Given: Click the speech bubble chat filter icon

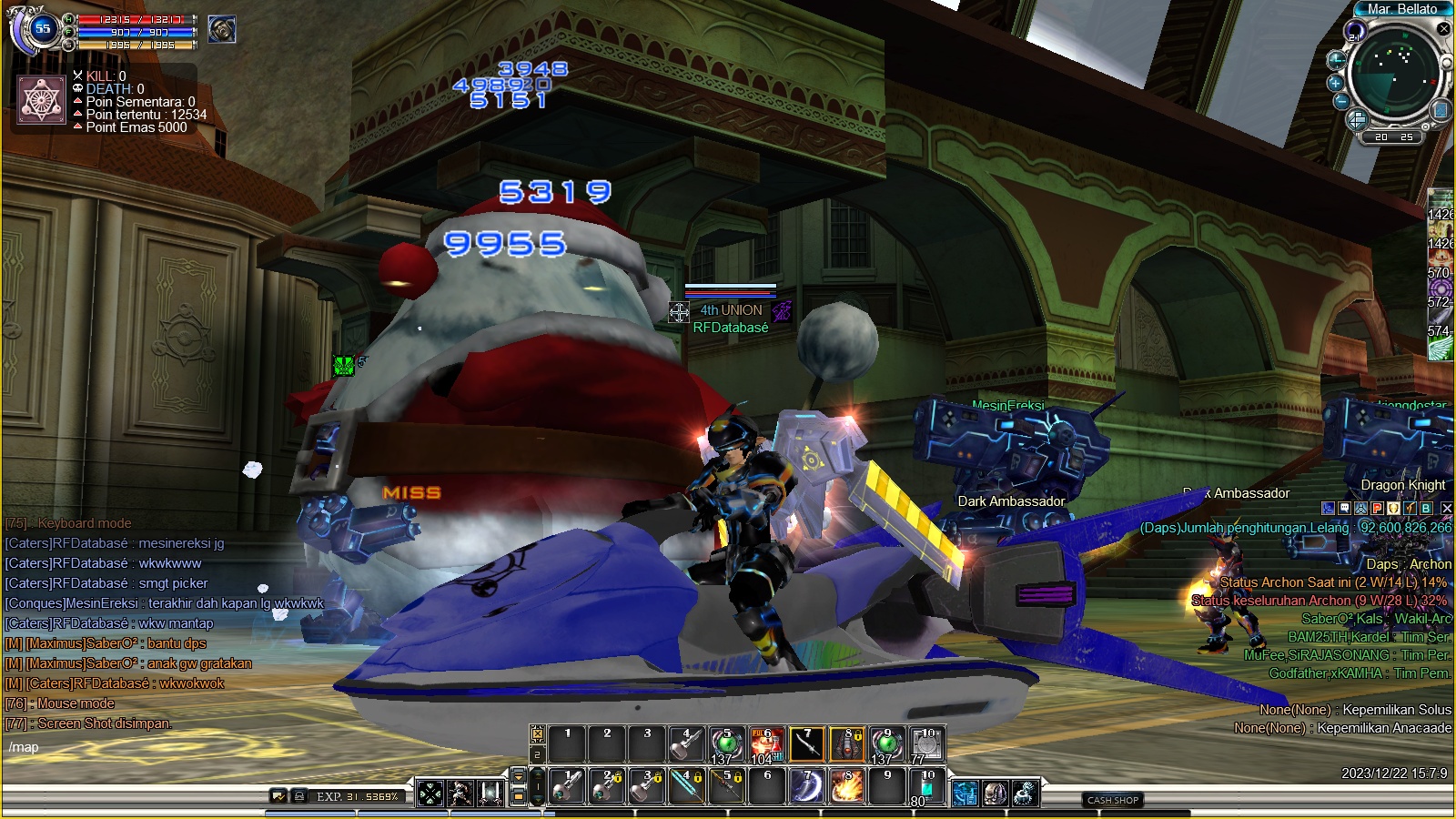Looking at the screenshot, I should (x=1344, y=509).
